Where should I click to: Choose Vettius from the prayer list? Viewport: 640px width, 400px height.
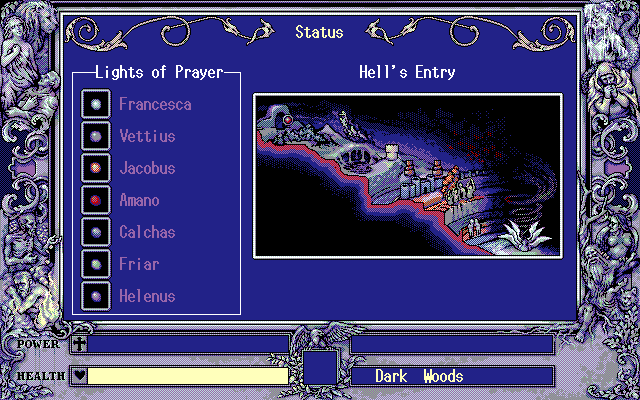(147, 136)
